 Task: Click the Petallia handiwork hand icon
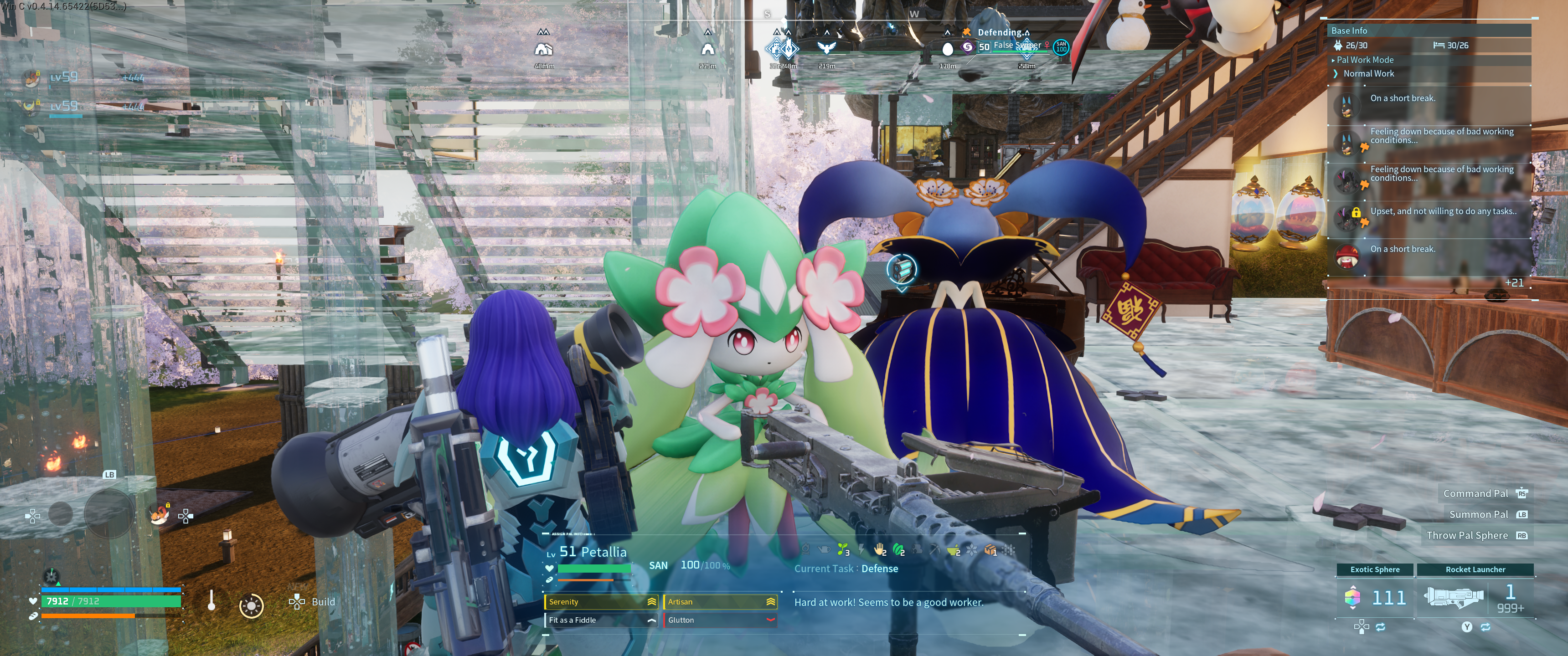[x=879, y=550]
